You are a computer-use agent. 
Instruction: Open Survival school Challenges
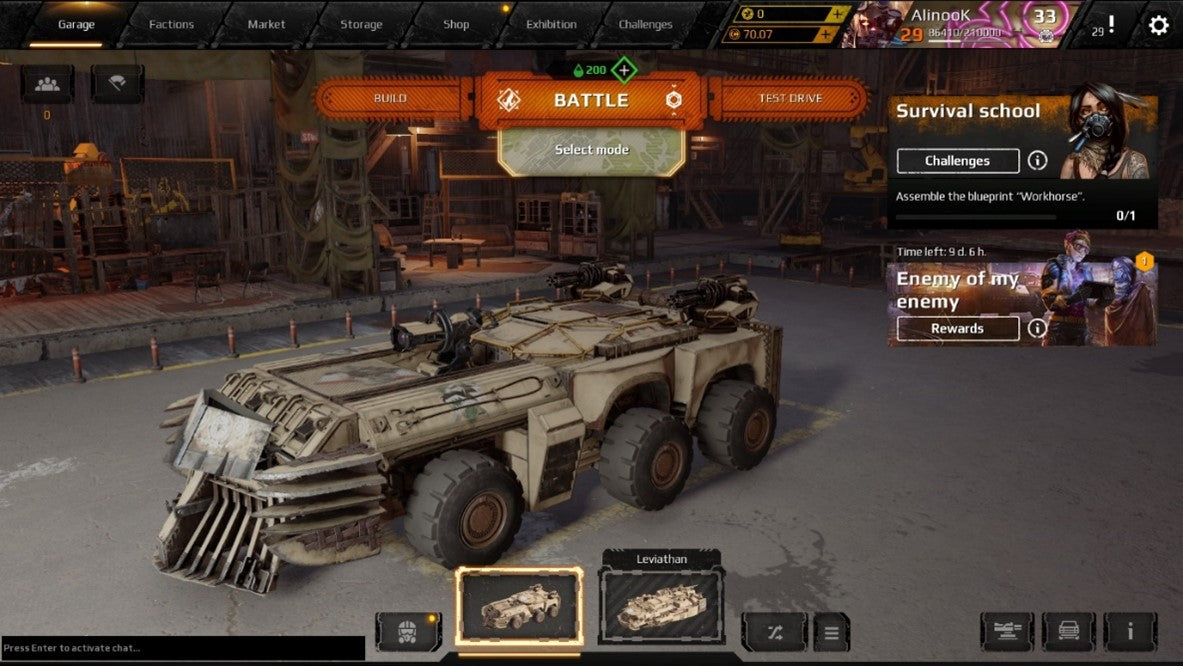[x=957, y=161]
